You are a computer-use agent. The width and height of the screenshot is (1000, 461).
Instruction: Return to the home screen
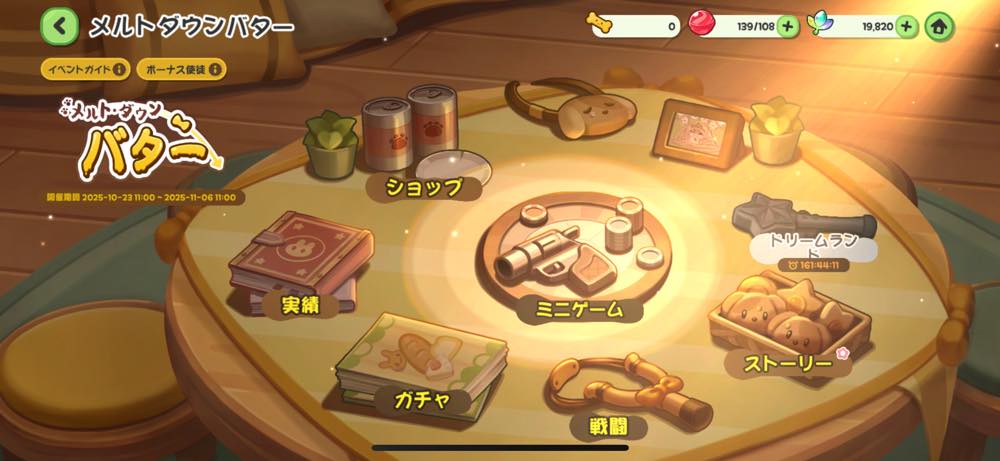(x=939, y=27)
